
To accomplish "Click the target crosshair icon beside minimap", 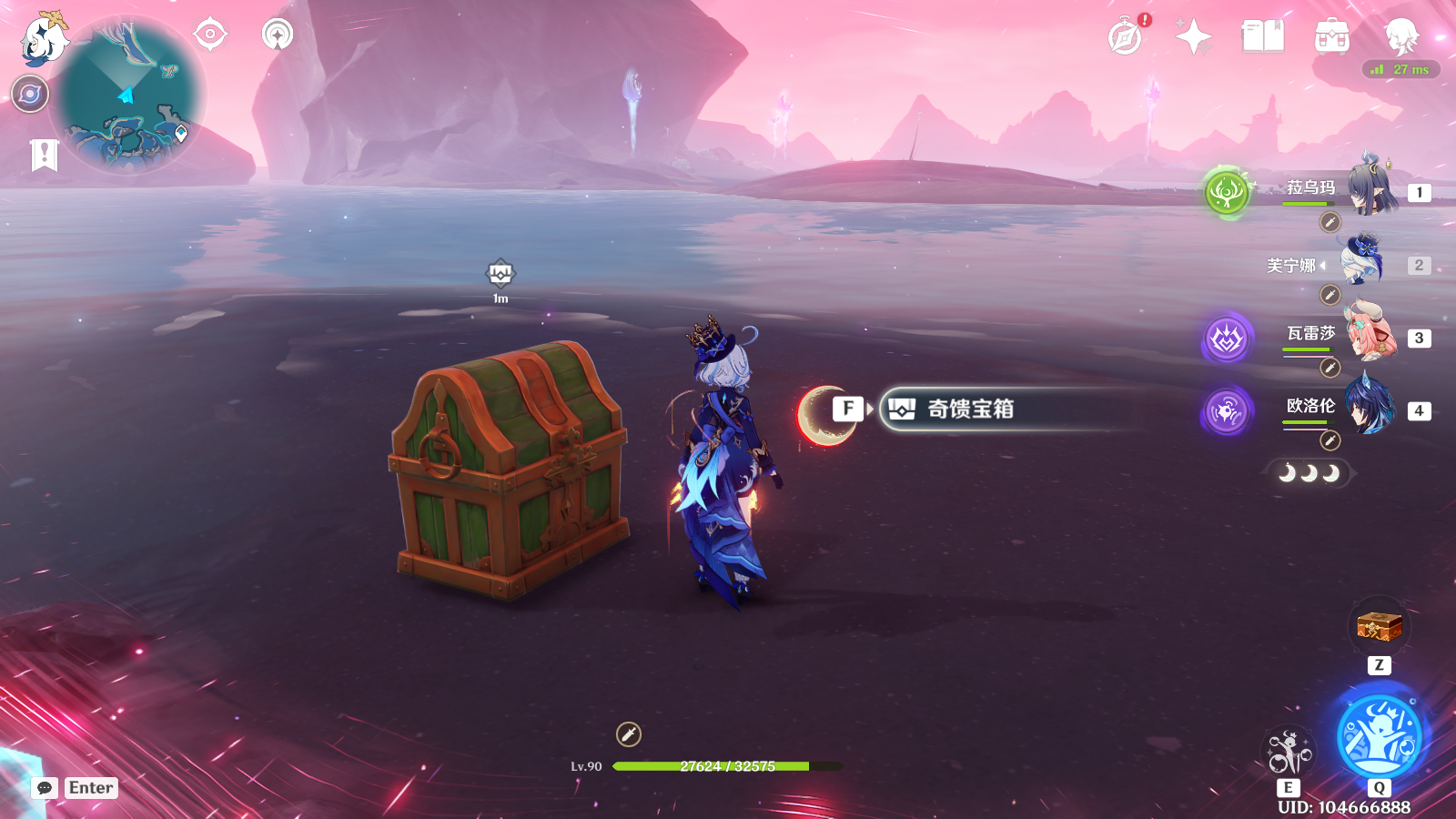I will pos(210,35).
